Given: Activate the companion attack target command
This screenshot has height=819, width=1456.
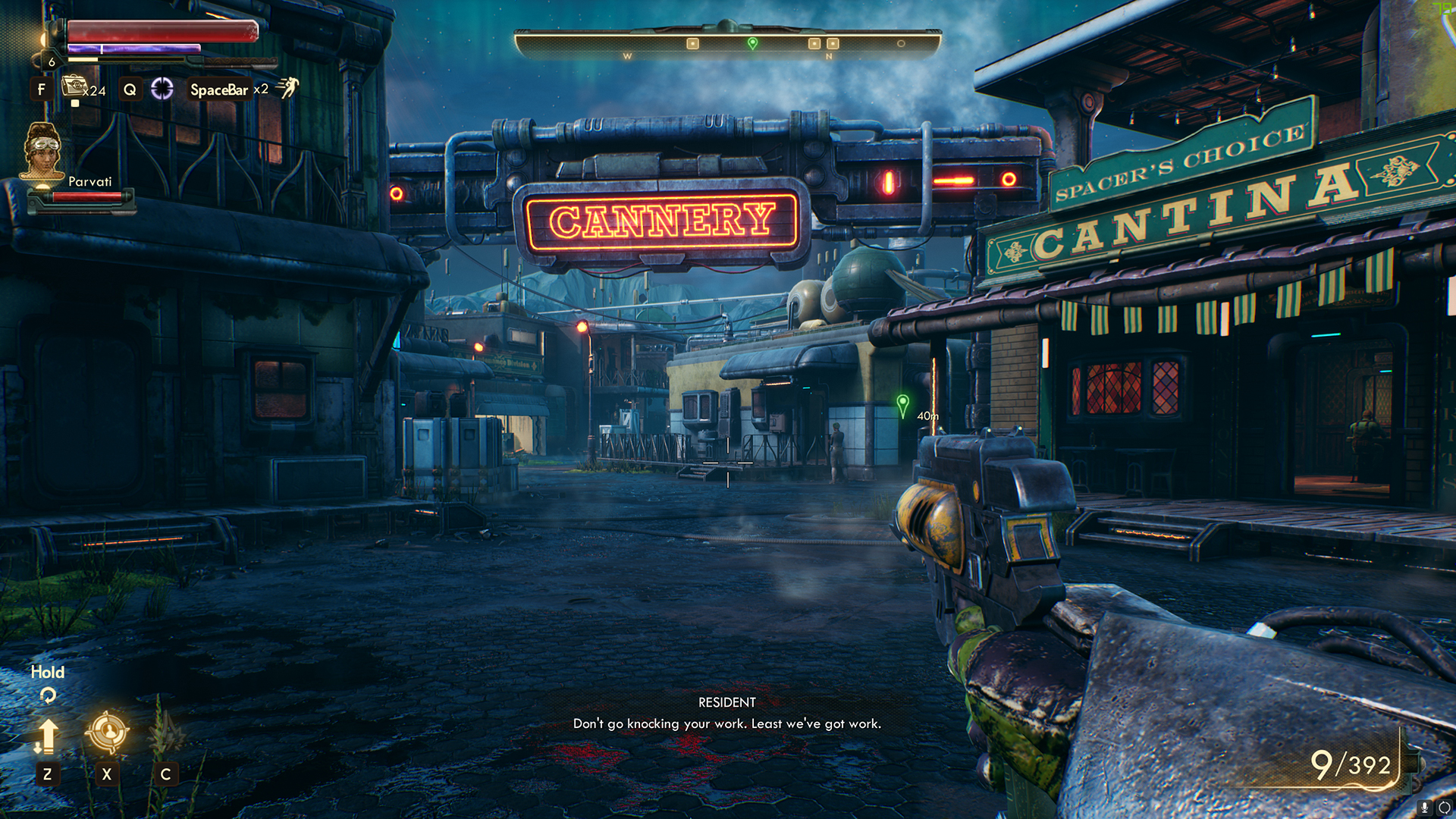Looking at the screenshot, I should click(x=107, y=732).
